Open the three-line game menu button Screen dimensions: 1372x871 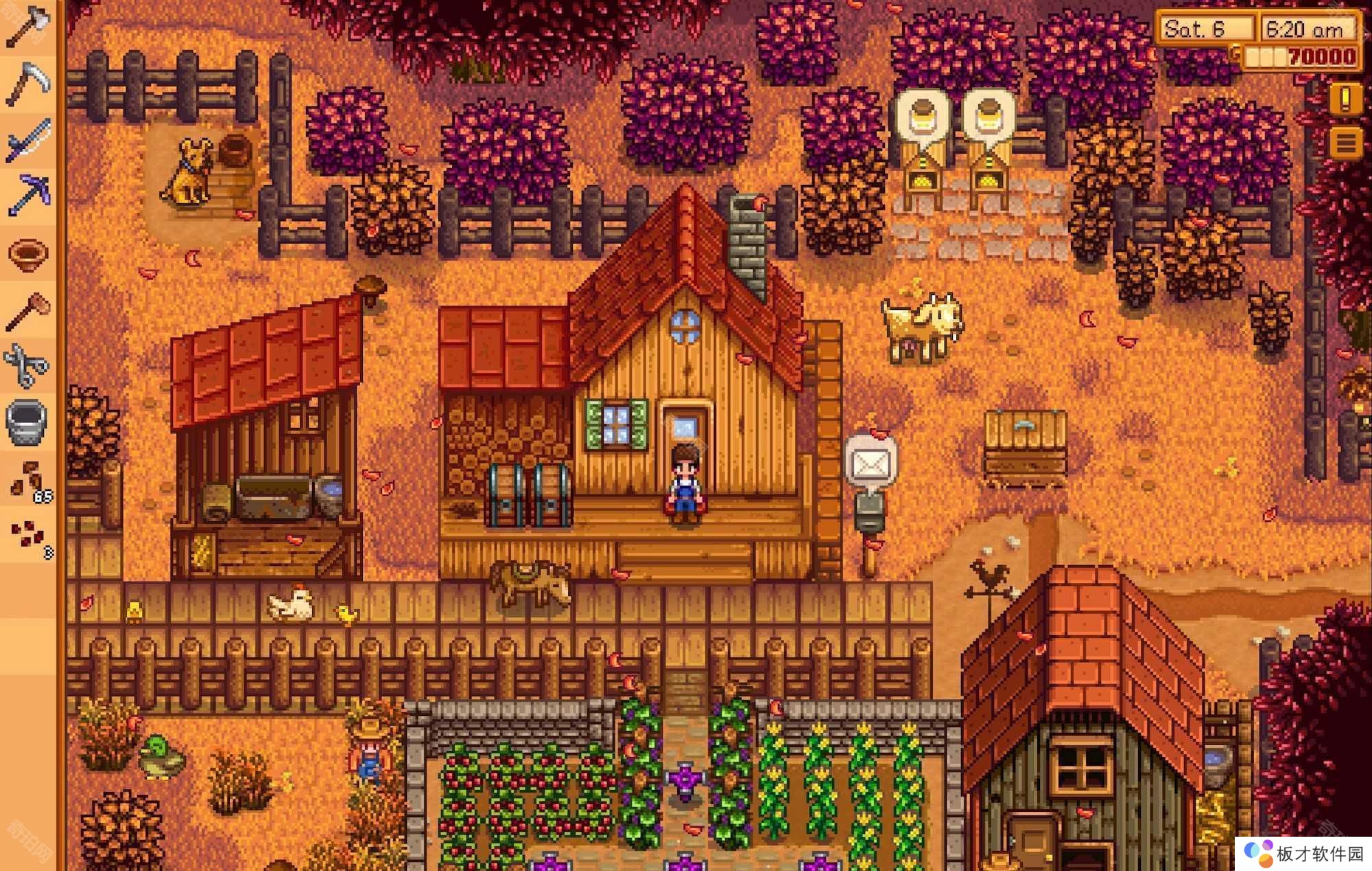[x=1345, y=144]
